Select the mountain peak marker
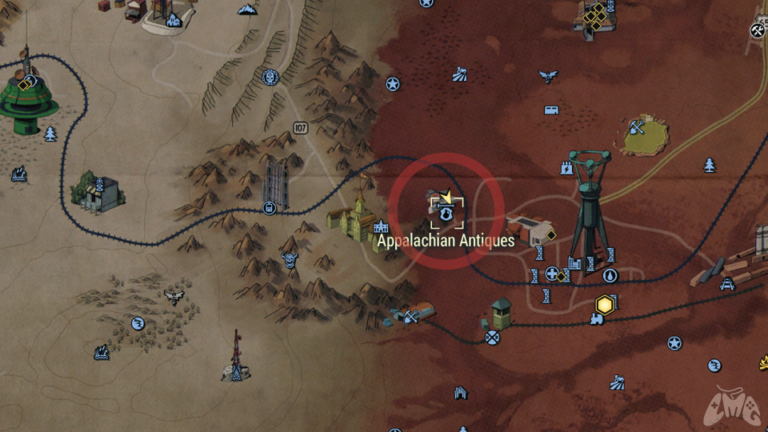Screen dimensions: 768x432 point(246,9)
